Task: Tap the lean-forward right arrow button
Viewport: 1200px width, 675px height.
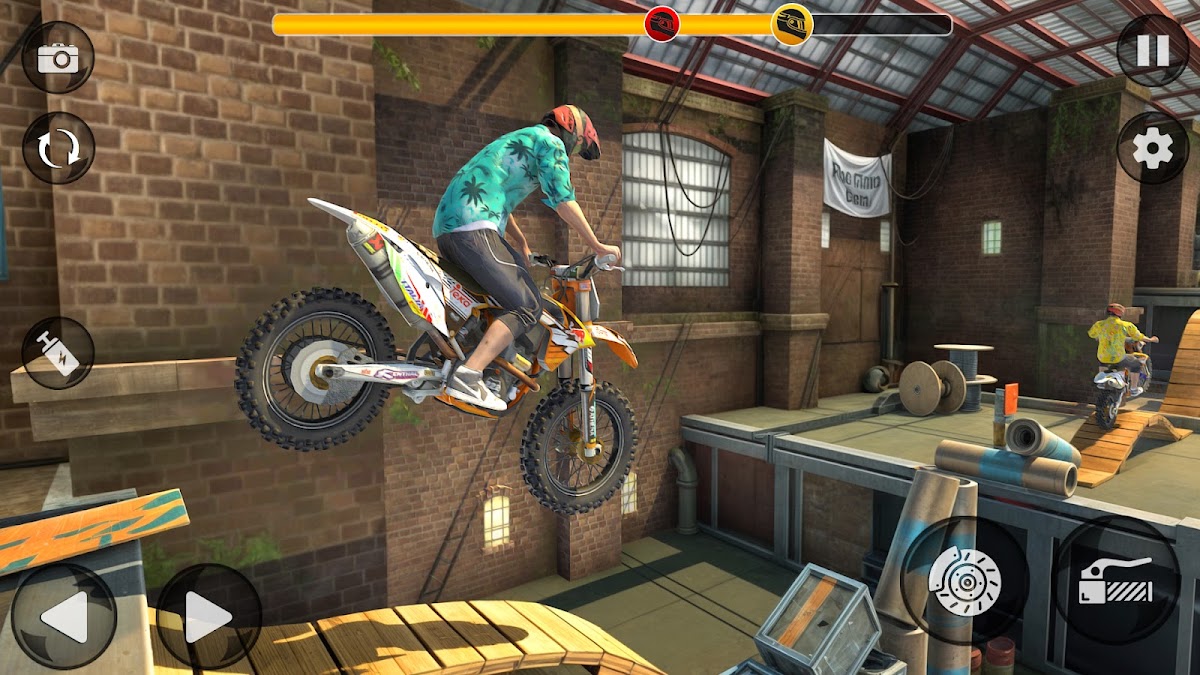Action: (x=209, y=616)
